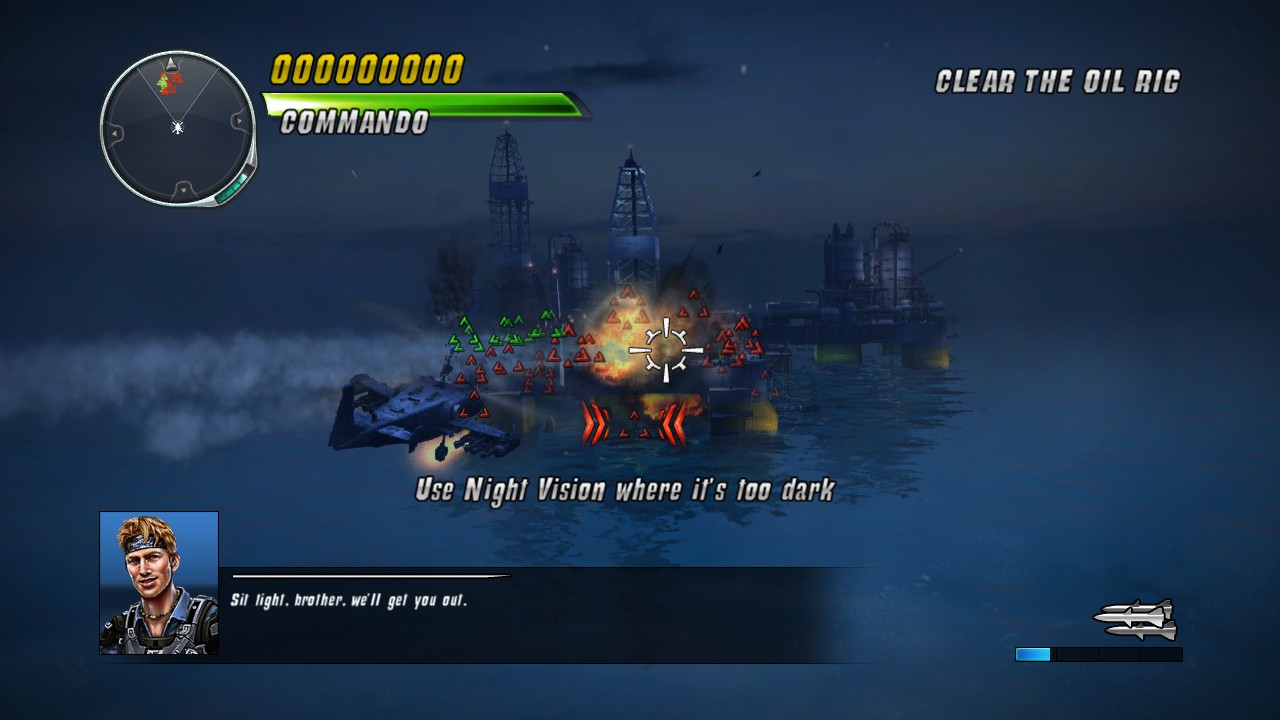Image resolution: width=1280 pixels, height=720 pixels.
Task: Expand the CLEAR THE OIL RIG objective
Action: (1056, 81)
